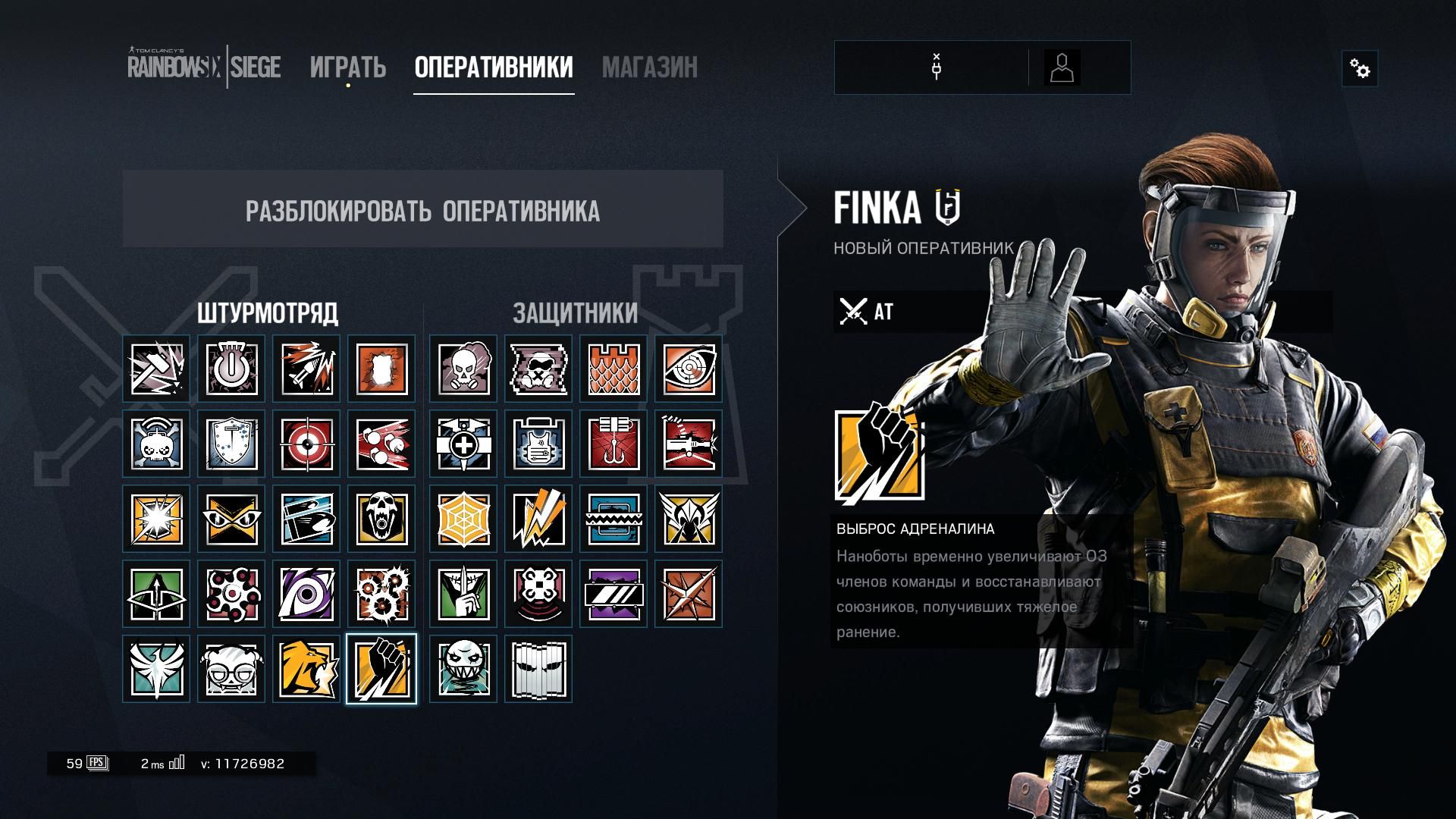
Task: Select Montagne's shield operator icon
Action: [231, 444]
